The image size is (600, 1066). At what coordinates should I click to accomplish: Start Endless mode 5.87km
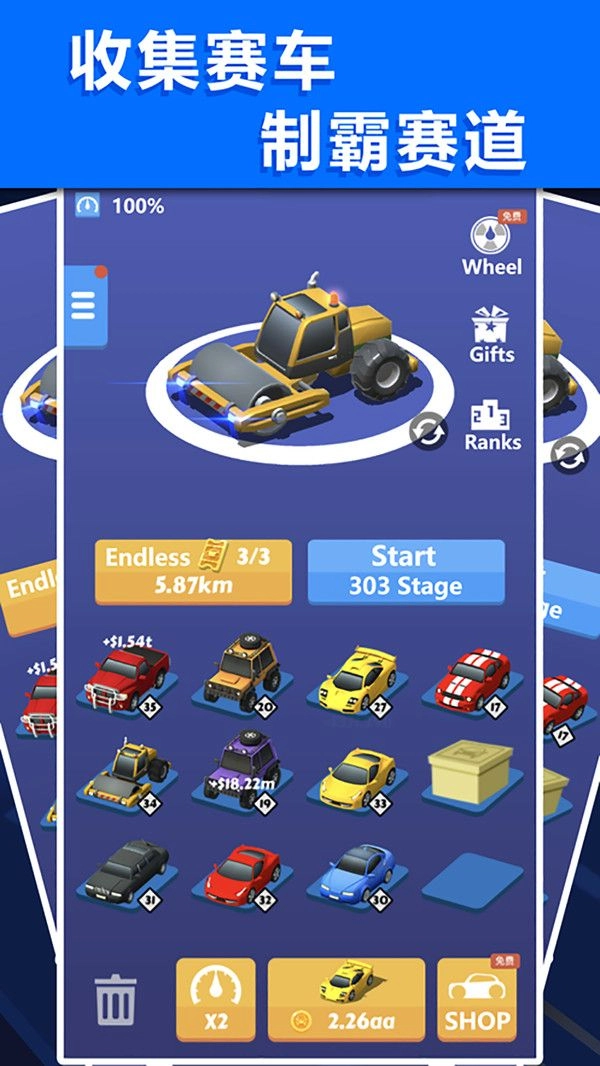point(193,572)
